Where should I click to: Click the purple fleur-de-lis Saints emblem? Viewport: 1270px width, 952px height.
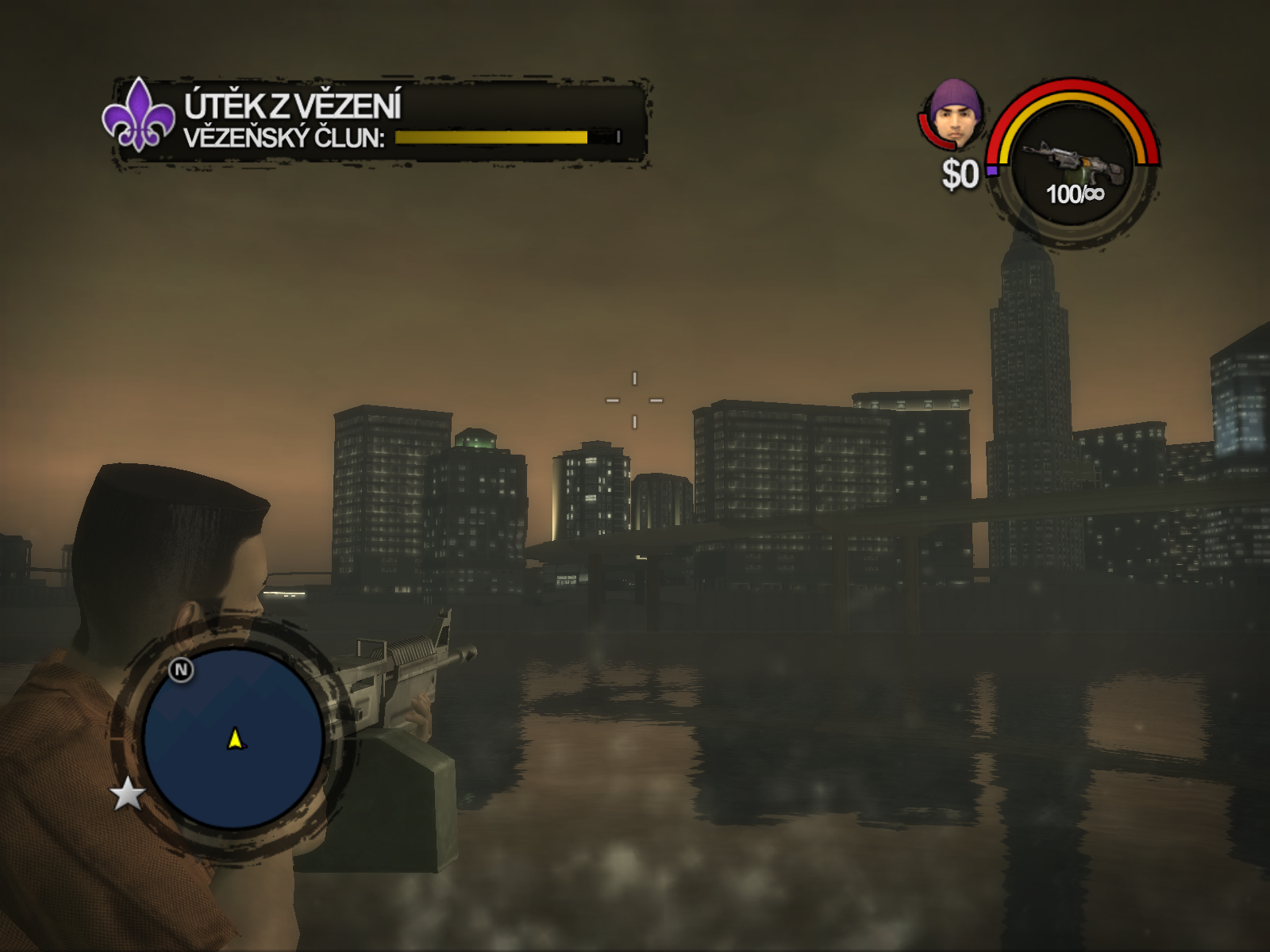coord(138,116)
